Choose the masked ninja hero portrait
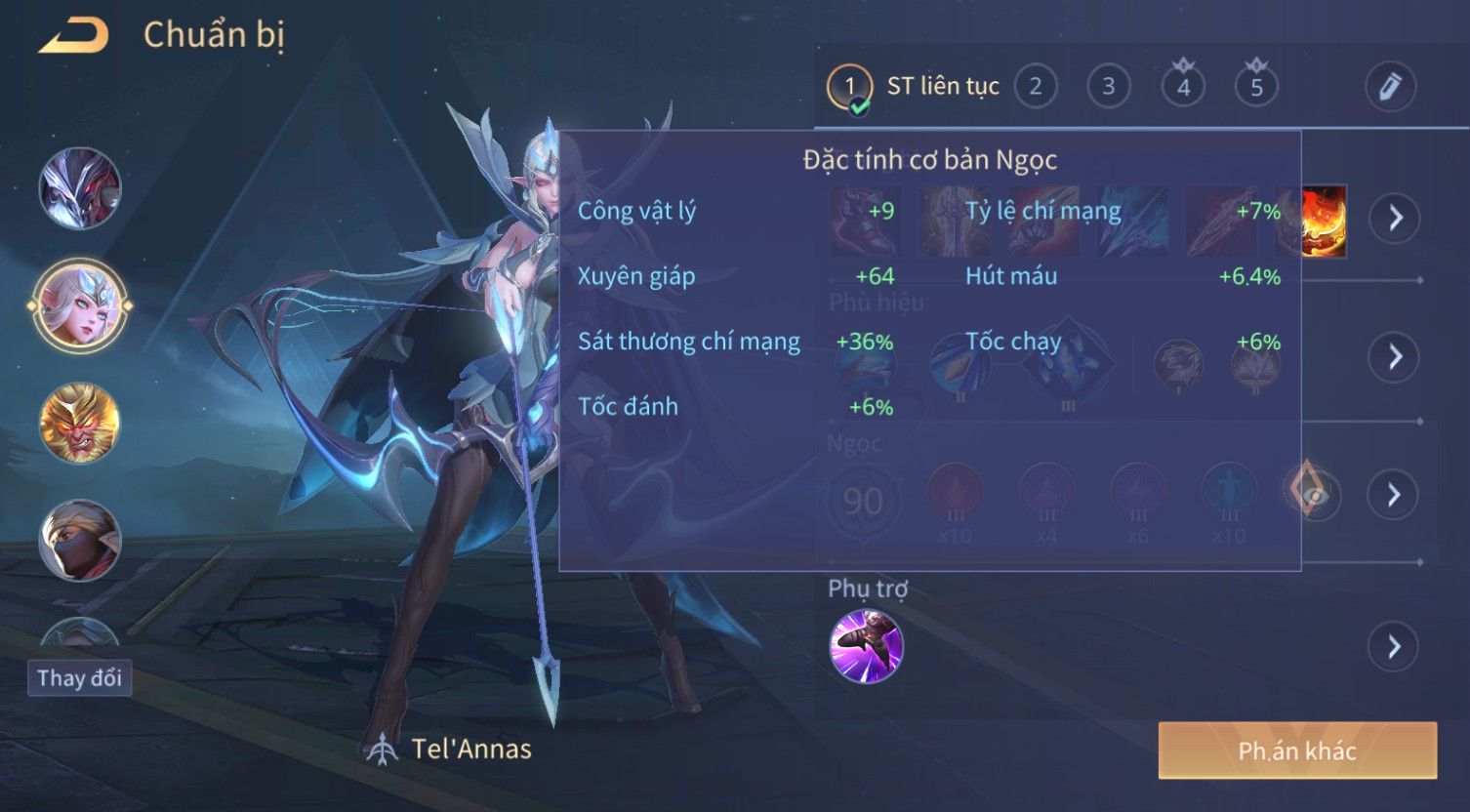 80,540
